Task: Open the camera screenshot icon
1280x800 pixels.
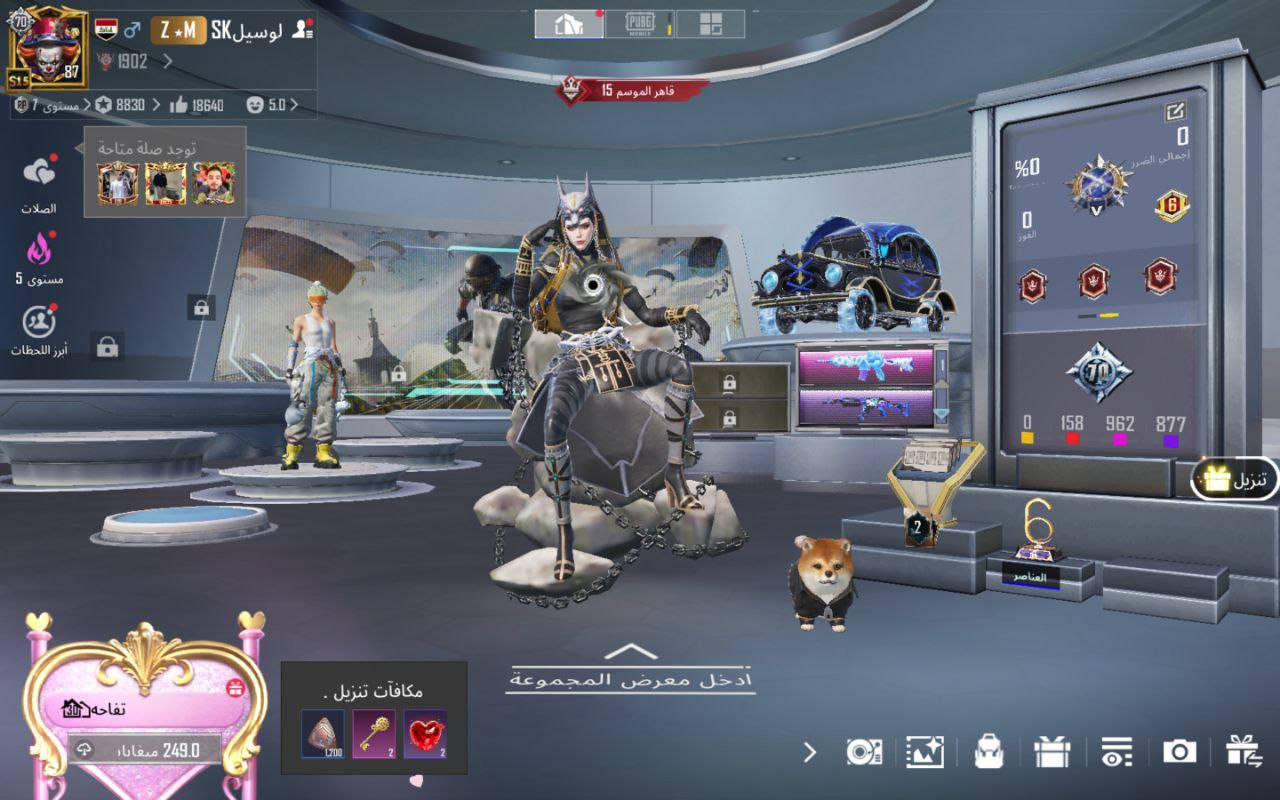Action: tap(1179, 752)
